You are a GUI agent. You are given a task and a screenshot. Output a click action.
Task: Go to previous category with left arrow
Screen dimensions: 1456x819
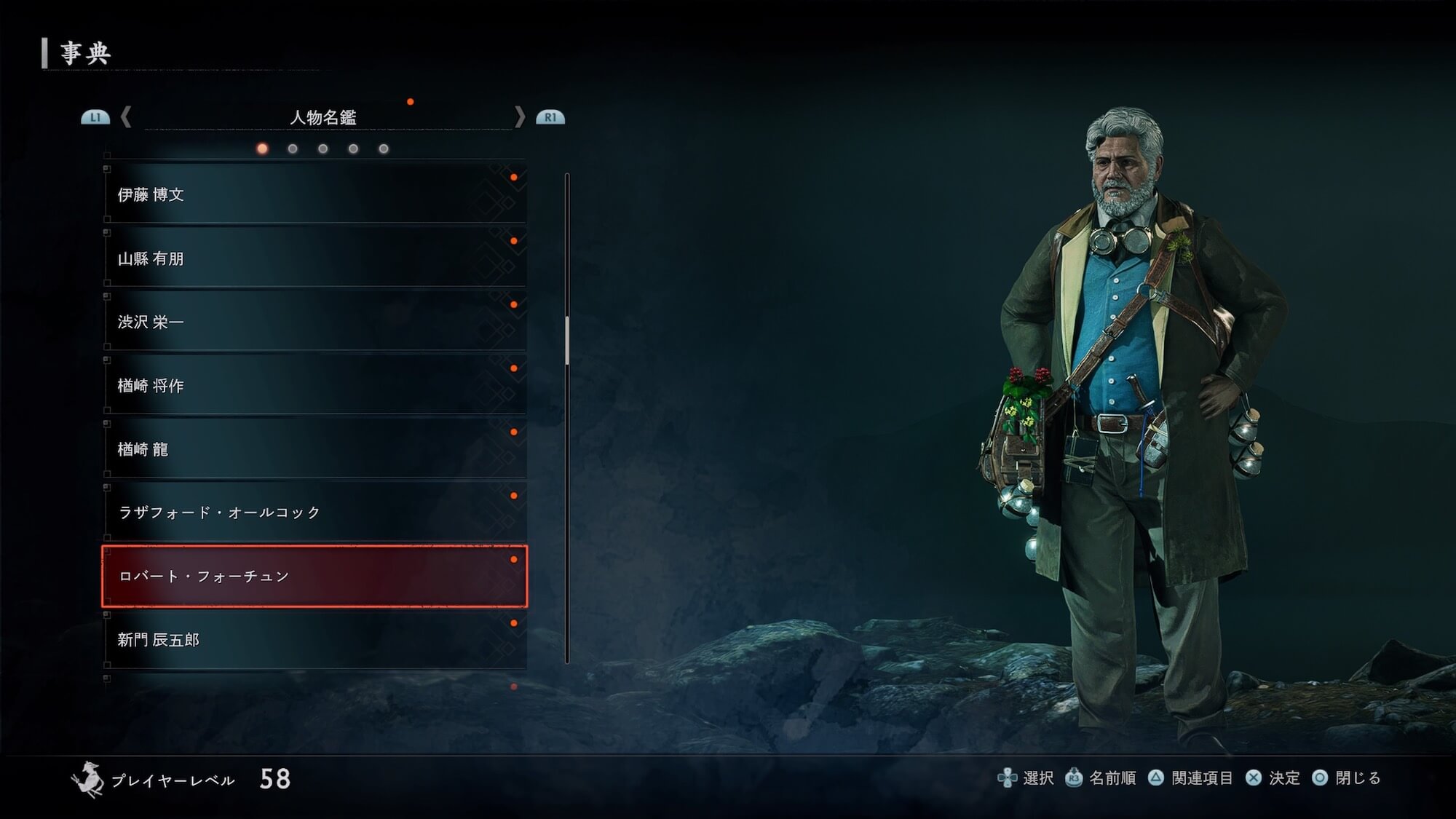(x=126, y=117)
